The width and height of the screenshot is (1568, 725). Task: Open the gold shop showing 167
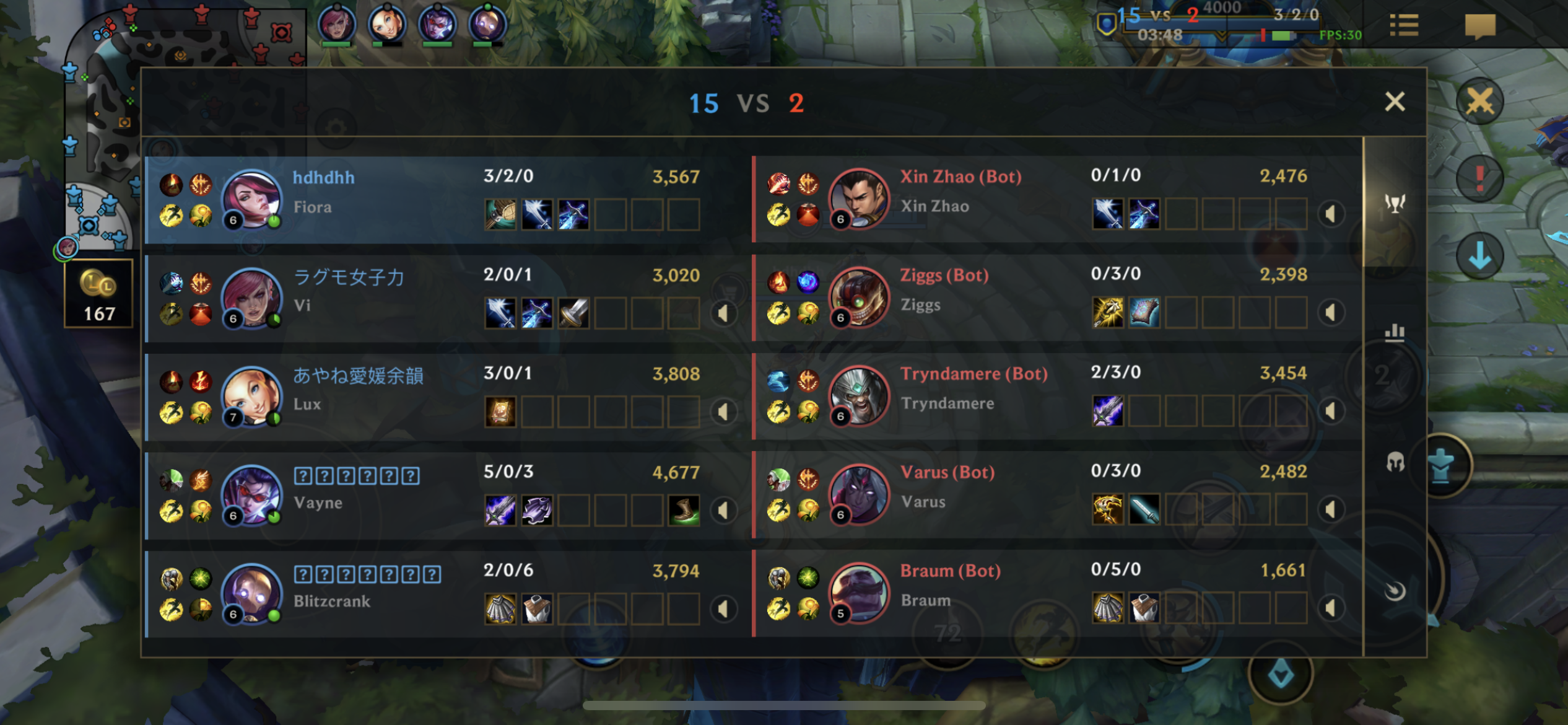coord(98,294)
